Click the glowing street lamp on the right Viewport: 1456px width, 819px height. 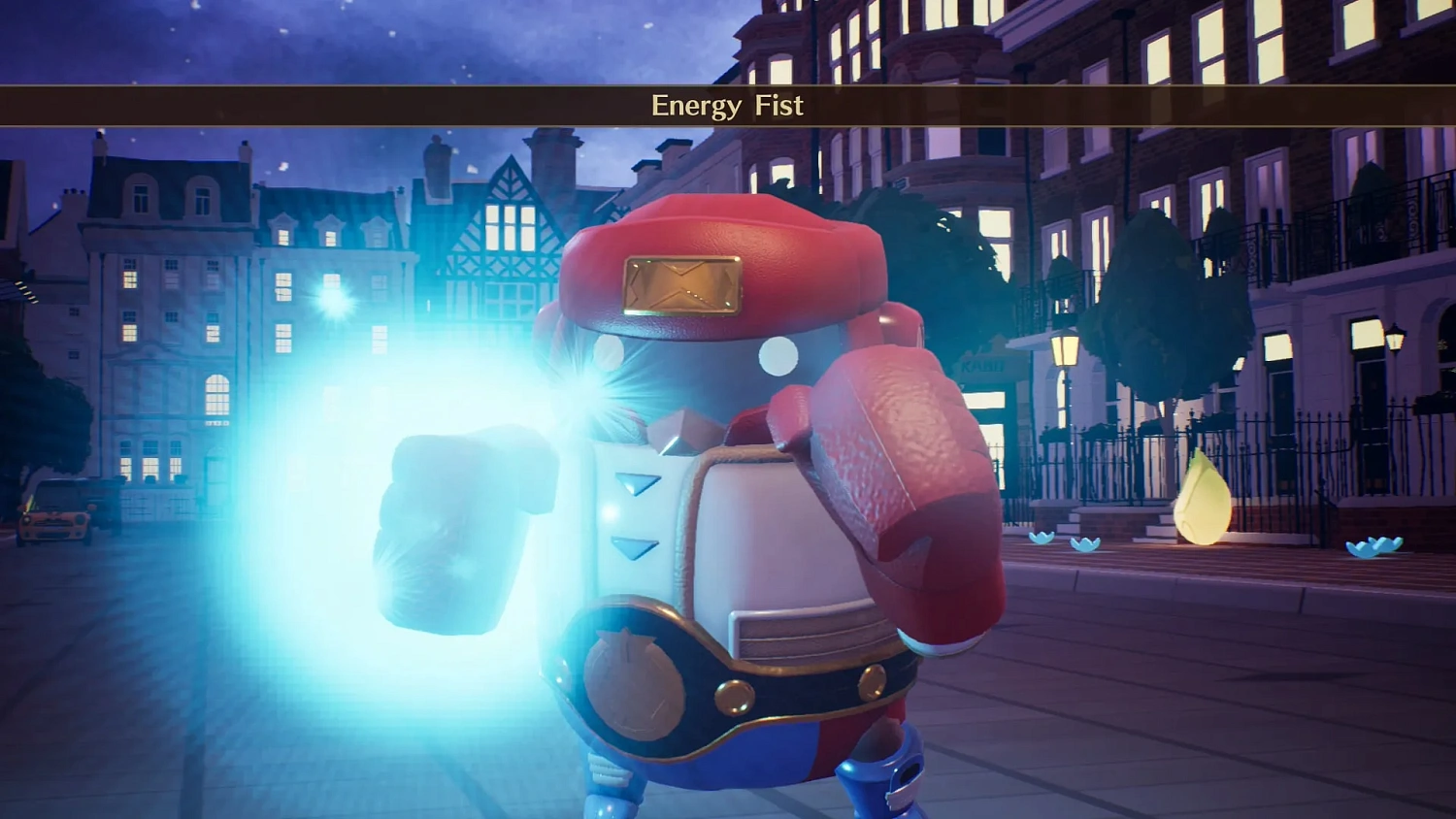click(1066, 350)
